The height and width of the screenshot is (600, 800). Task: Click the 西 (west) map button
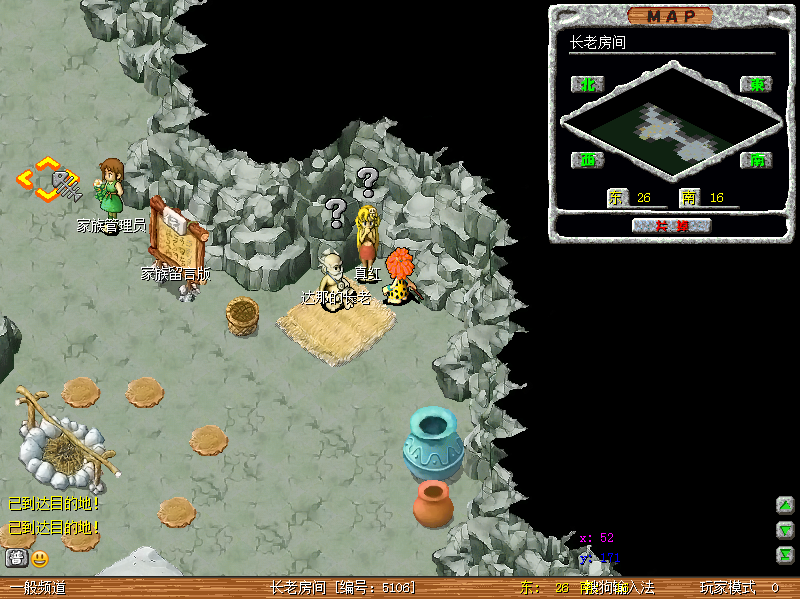587,160
